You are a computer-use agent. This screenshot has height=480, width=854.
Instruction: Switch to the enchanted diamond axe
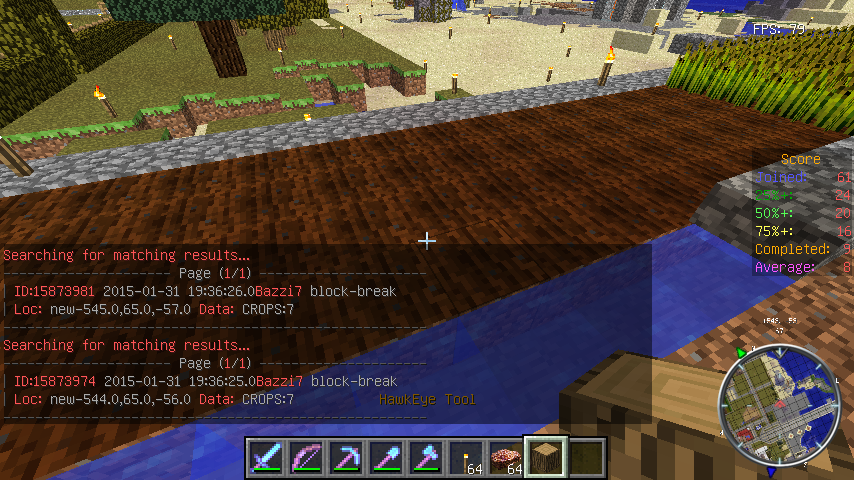[x=425, y=457]
